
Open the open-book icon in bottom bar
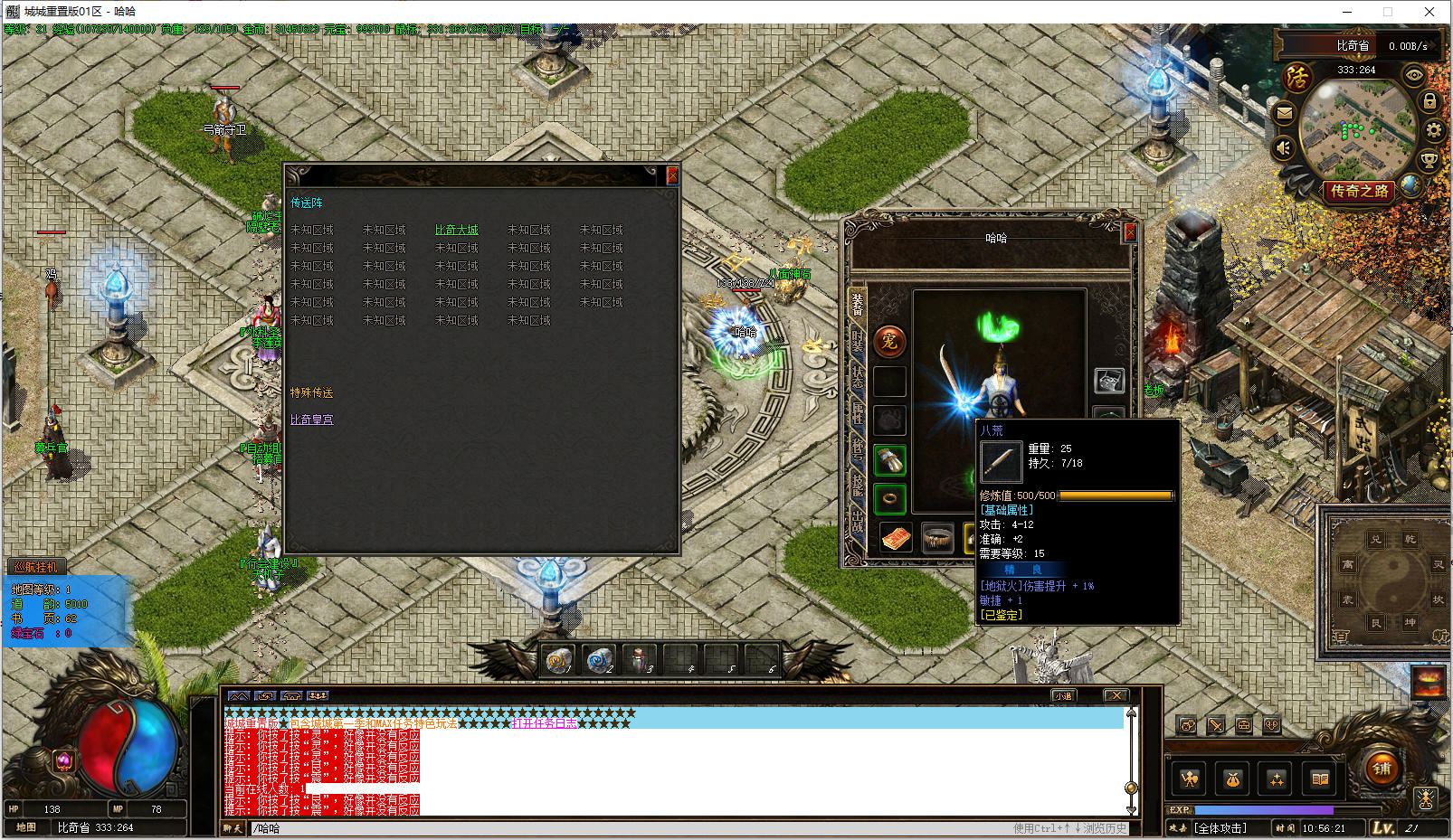pos(1320,779)
